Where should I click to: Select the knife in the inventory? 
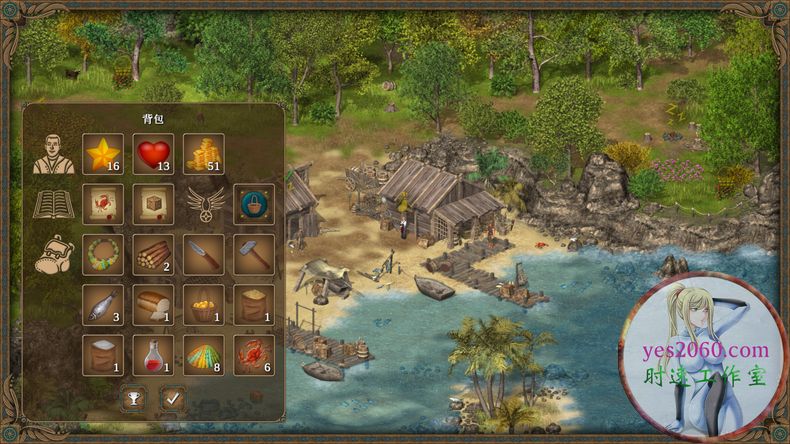tap(204, 254)
